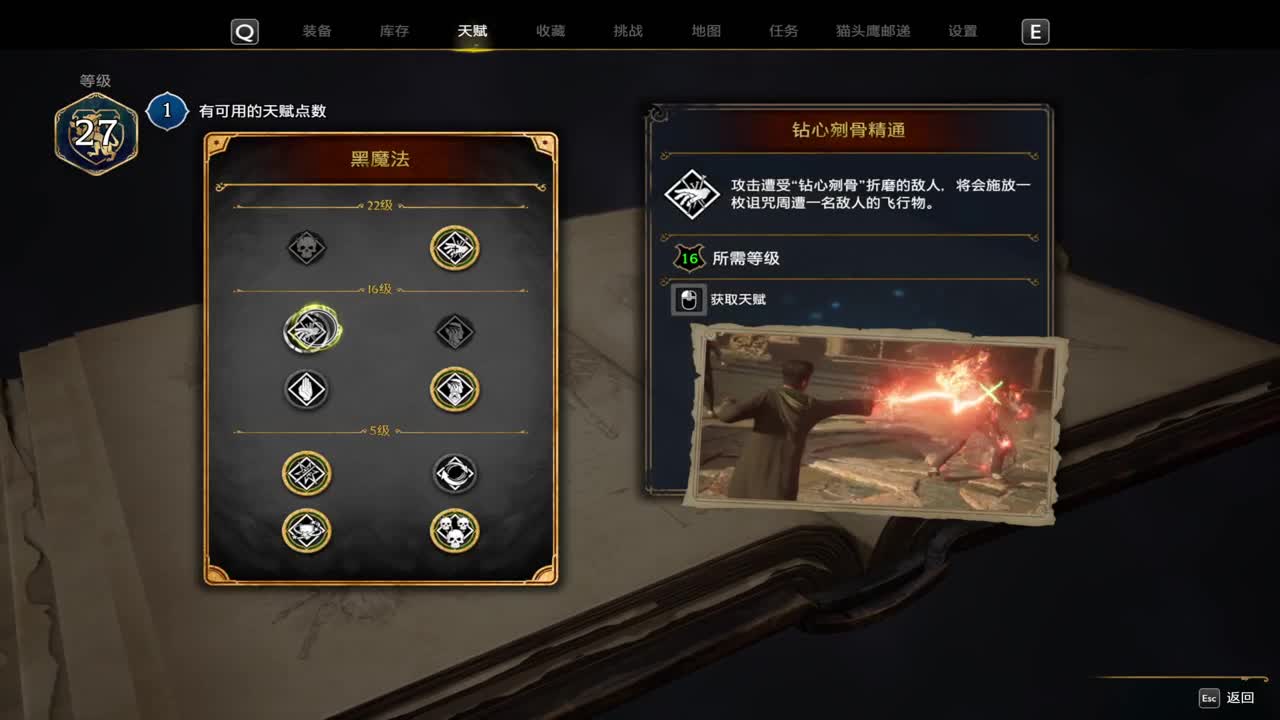Image resolution: width=1280 pixels, height=720 pixels.
Task: Select the swirl talent icon in the 5级 row
Action: (x=455, y=473)
